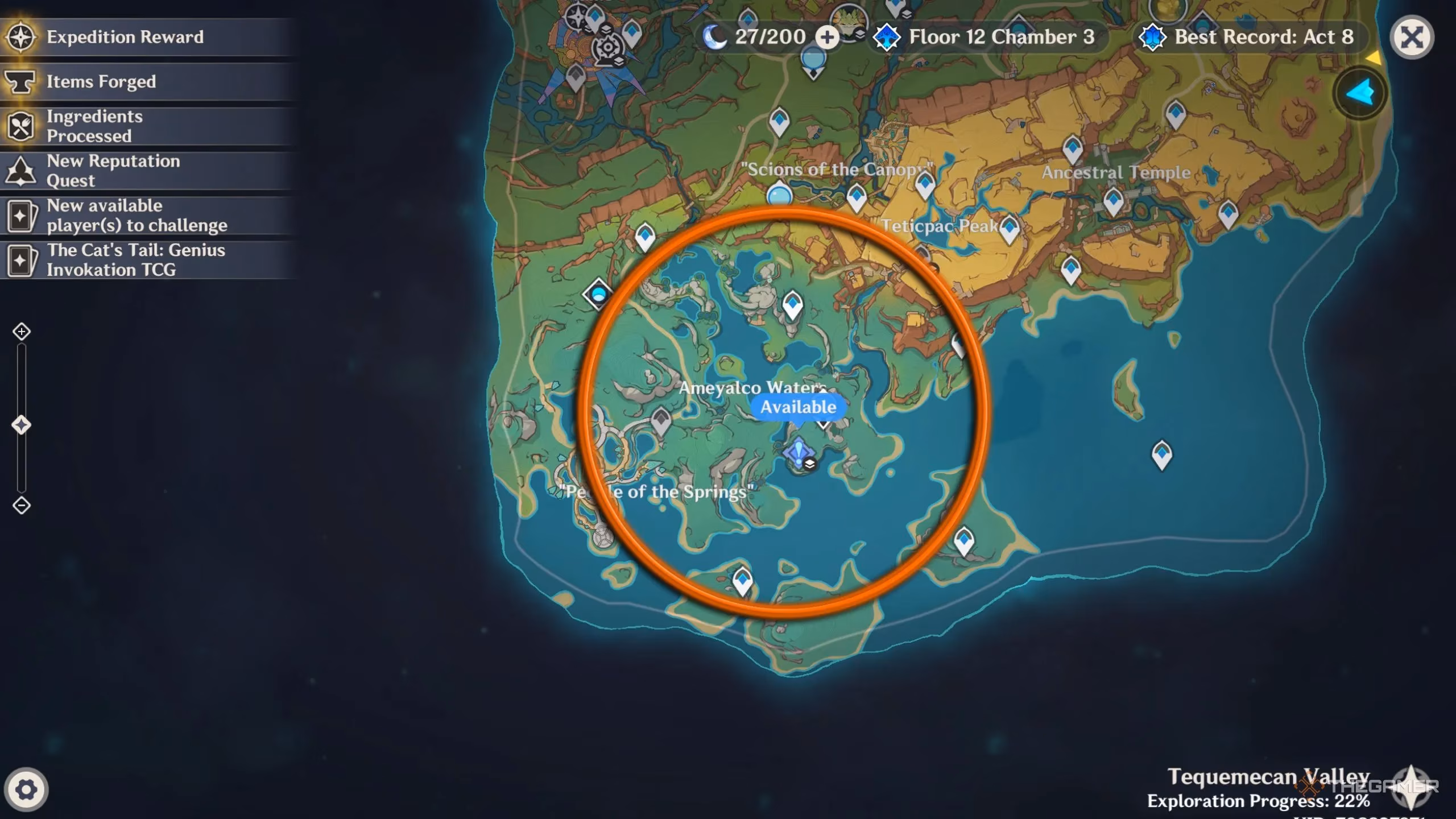Select the Items Forged entry
Screen dimensions: 1456x819
(101, 82)
